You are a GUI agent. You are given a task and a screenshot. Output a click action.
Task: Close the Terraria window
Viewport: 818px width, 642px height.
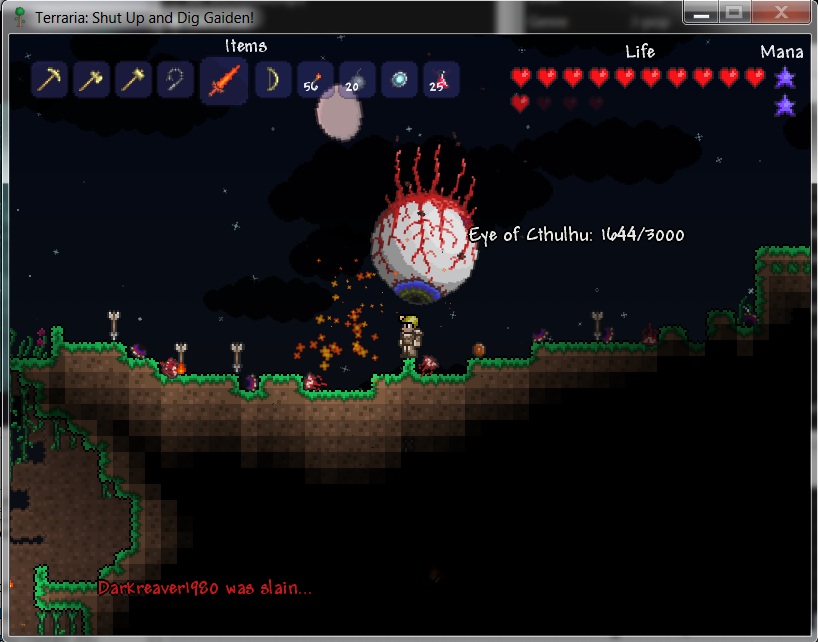pos(779,12)
